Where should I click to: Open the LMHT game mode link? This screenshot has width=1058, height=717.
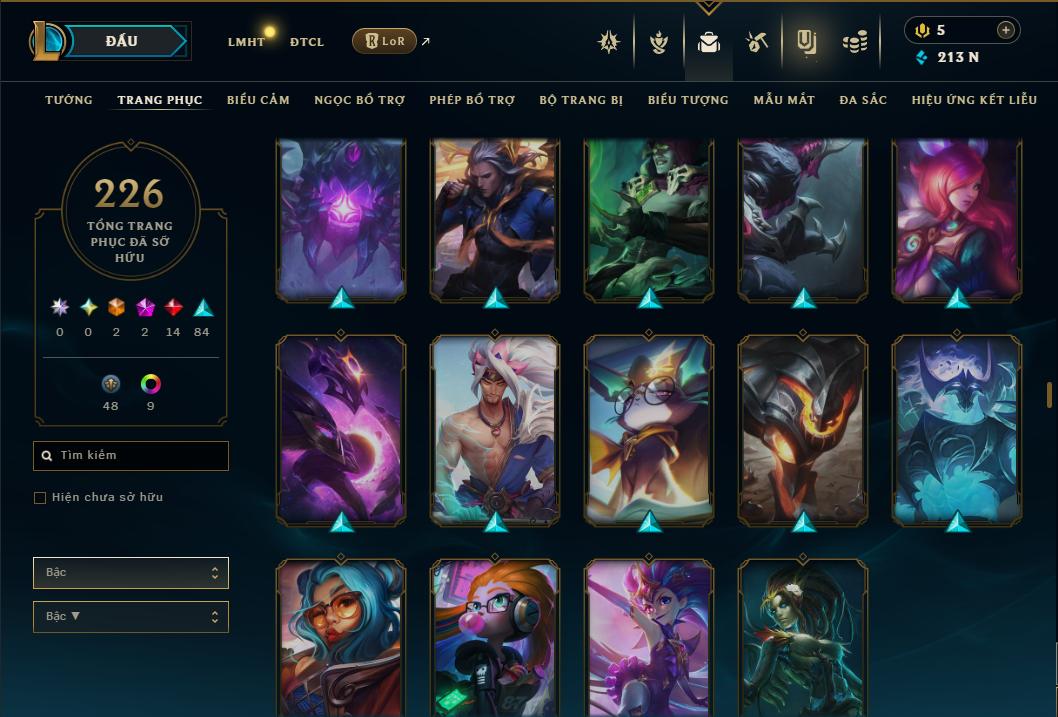point(246,42)
